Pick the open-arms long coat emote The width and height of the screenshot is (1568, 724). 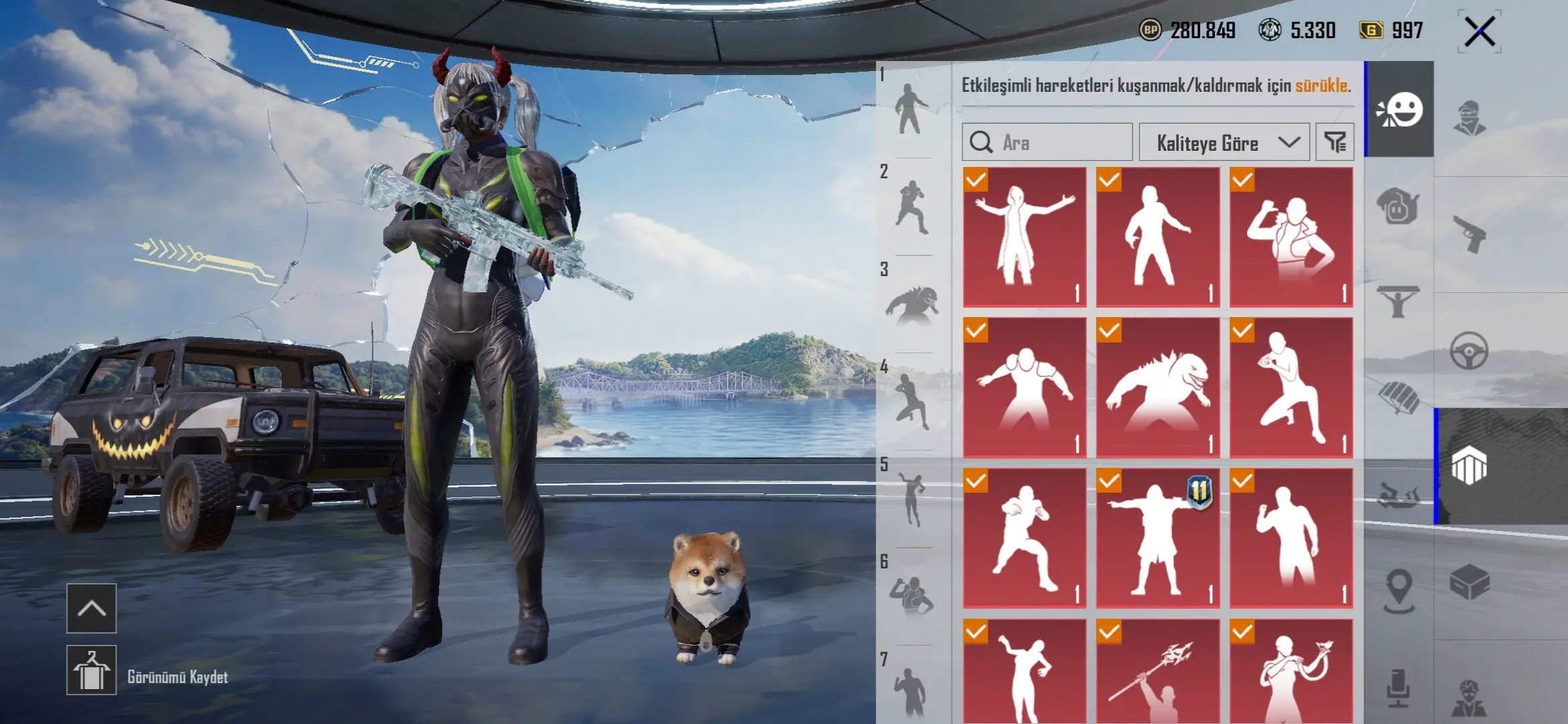click(1024, 237)
